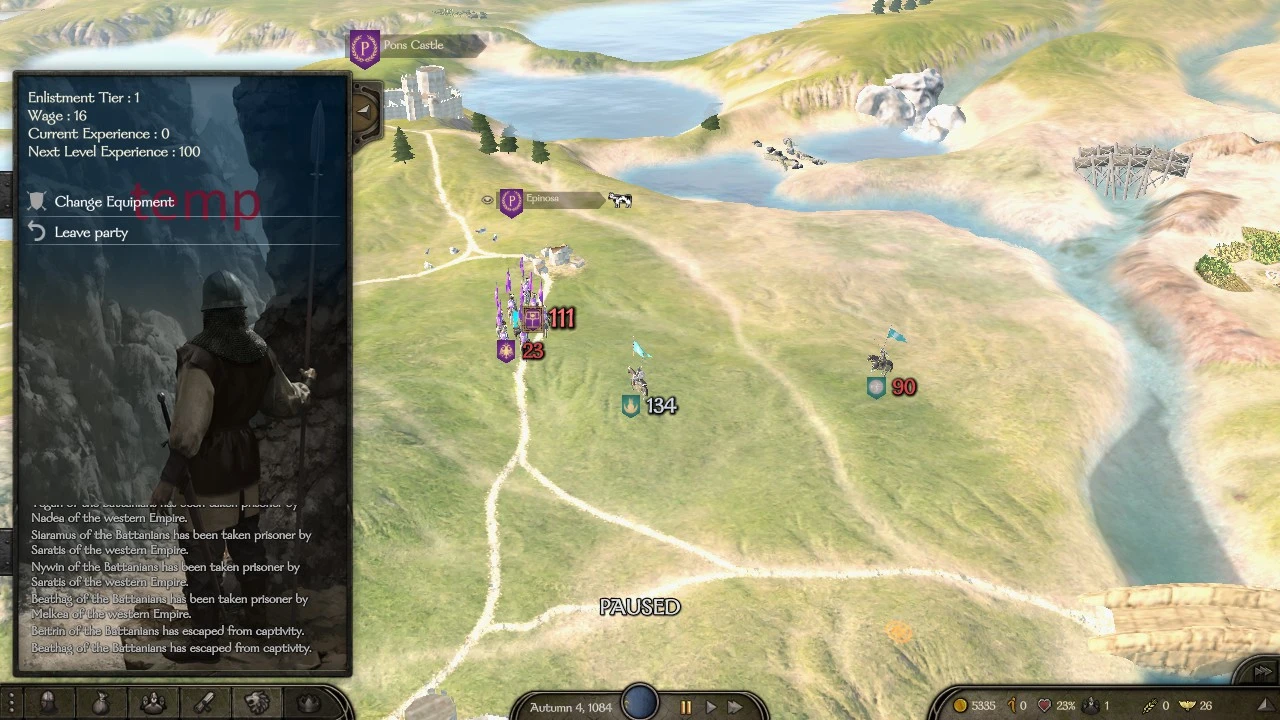The width and height of the screenshot is (1280, 720).
Task: Click the Leave party option
Action: [91, 232]
